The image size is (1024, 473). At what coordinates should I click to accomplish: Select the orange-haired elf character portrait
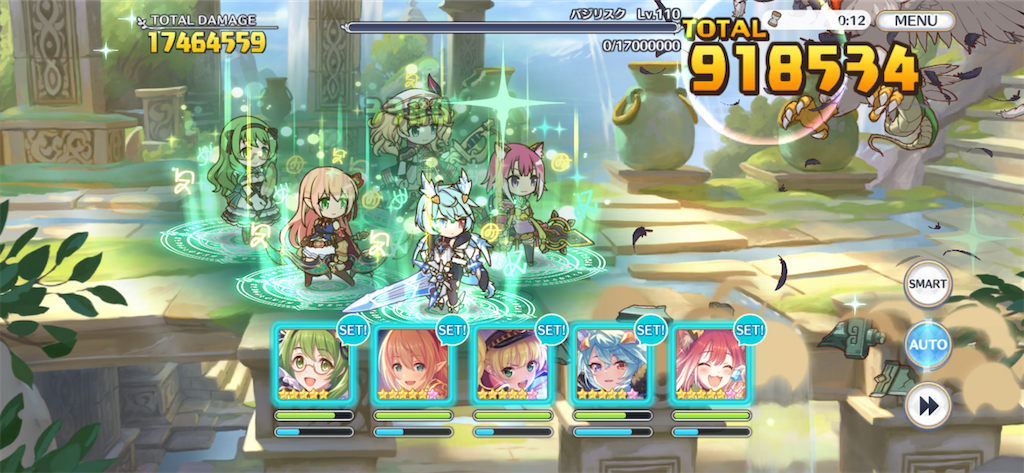click(412, 363)
